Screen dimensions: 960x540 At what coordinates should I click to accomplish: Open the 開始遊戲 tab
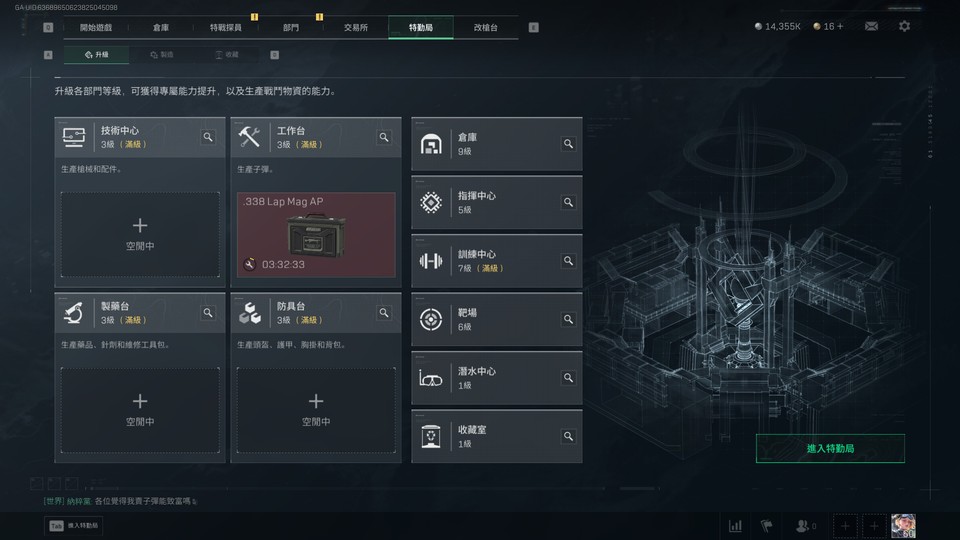(x=95, y=27)
